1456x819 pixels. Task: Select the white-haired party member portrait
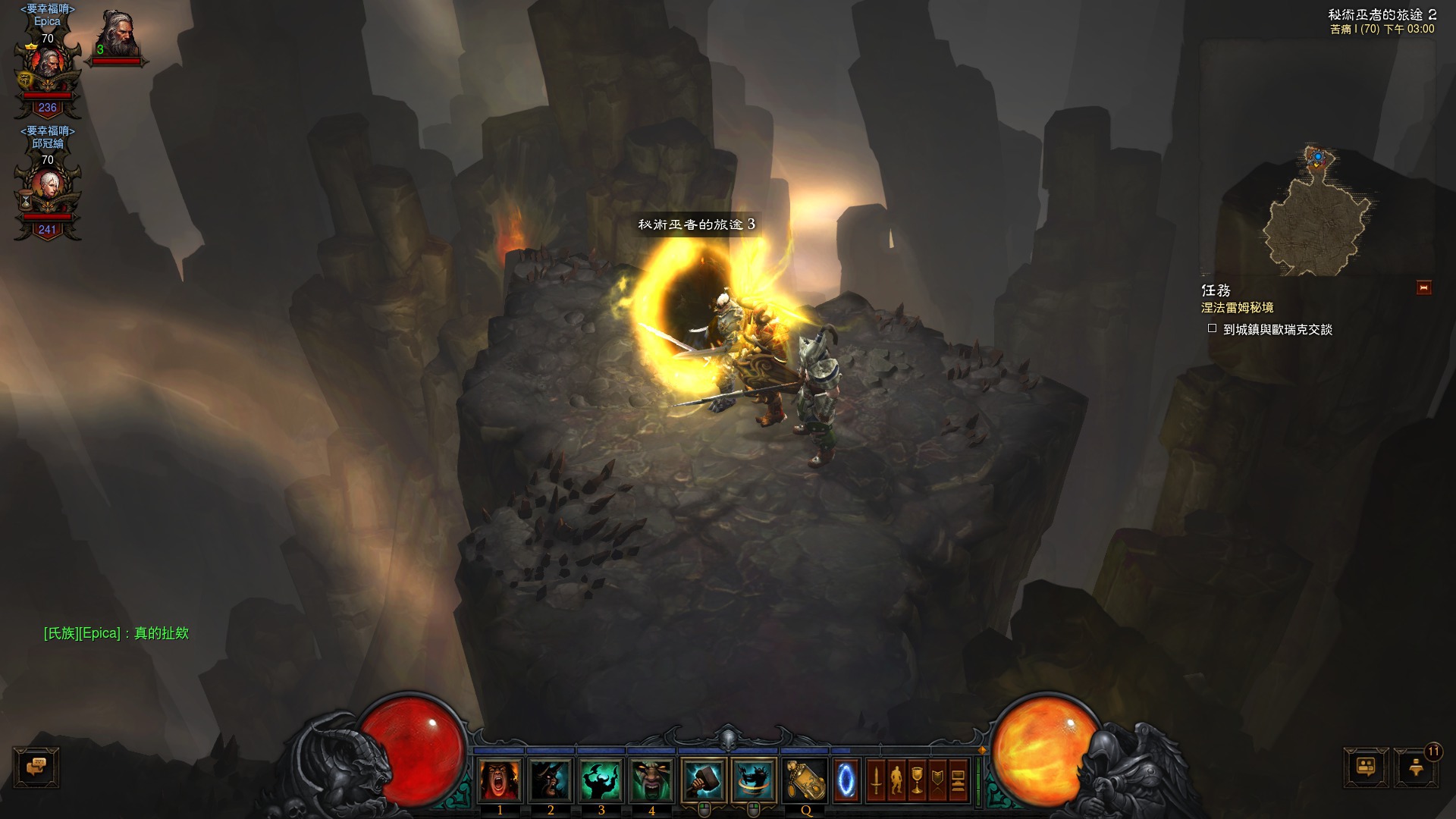pyautogui.click(x=48, y=190)
